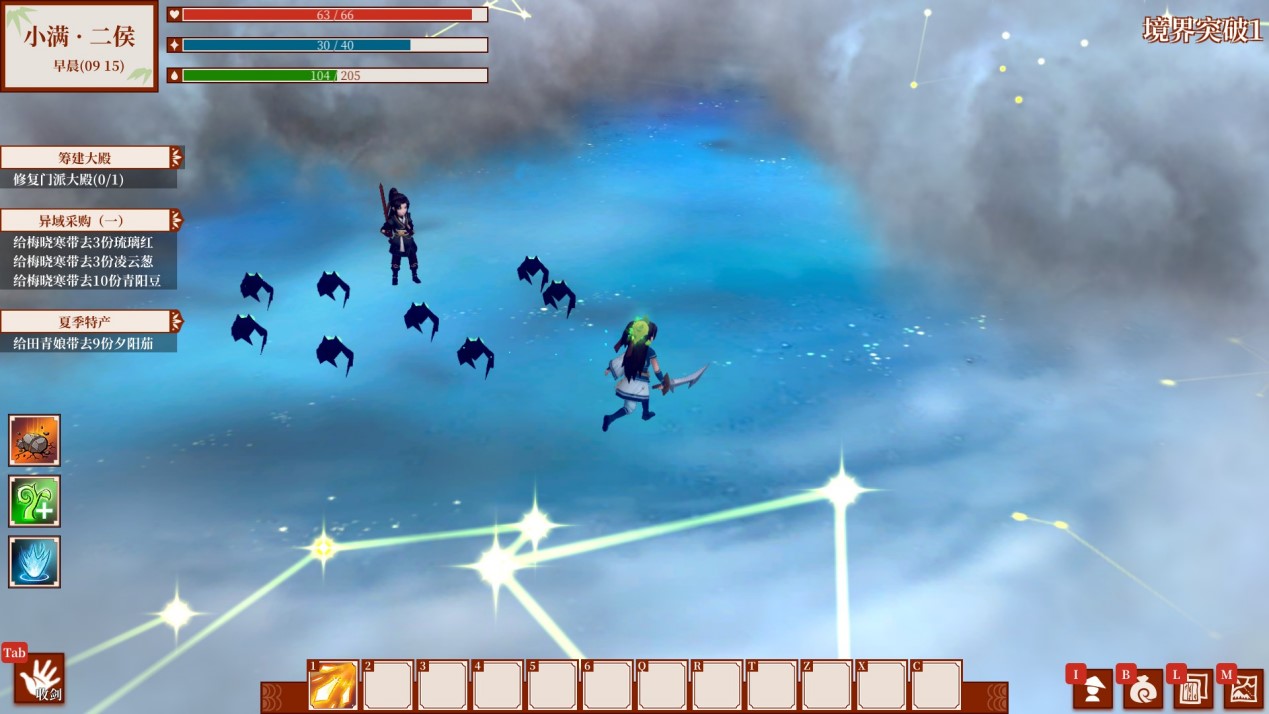Show the world map icon
Image resolution: width=1269 pixels, height=714 pixels.
pyautogui.click(x=1244, y=689)
